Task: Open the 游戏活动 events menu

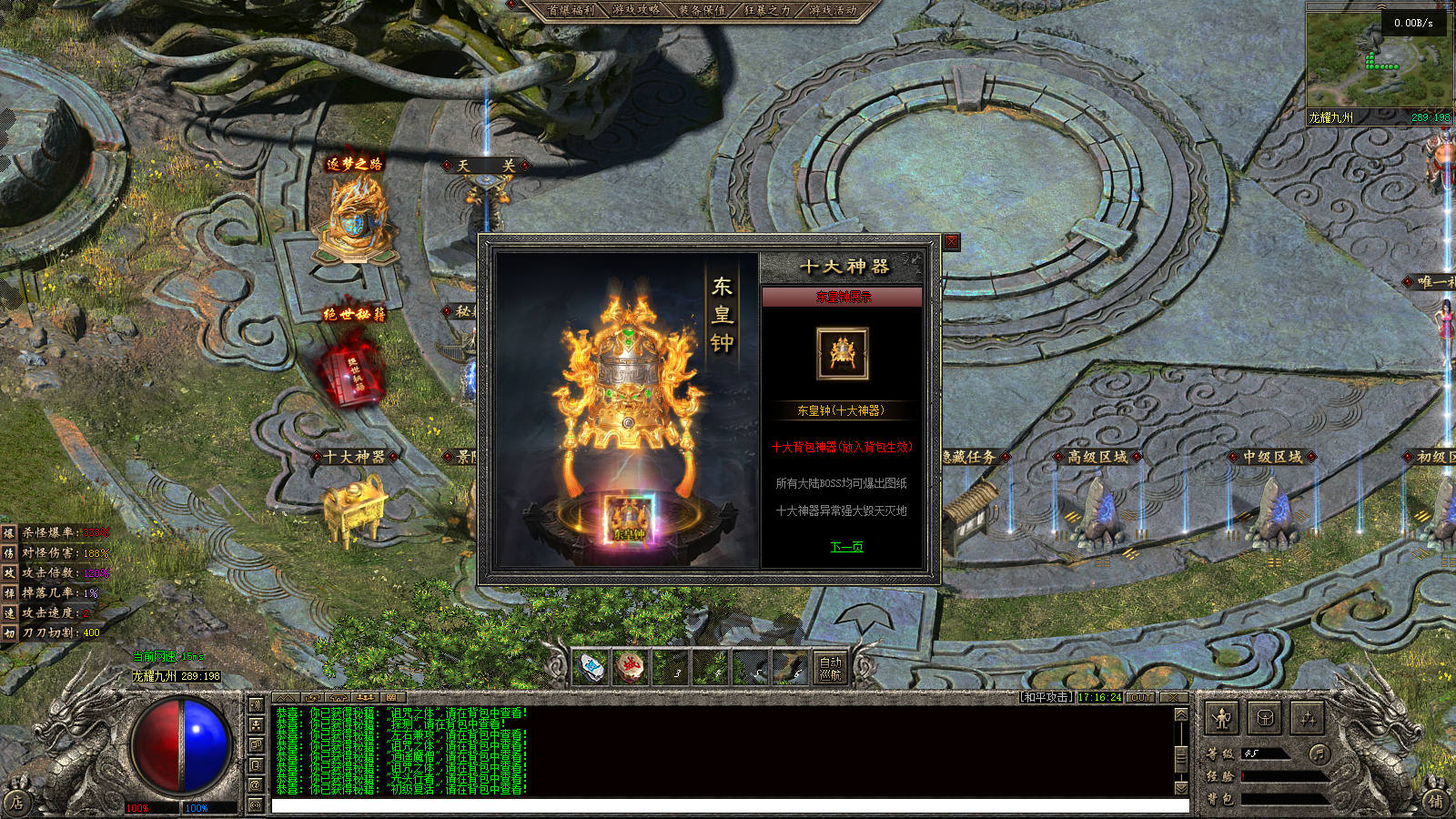Action: (833, 10)
